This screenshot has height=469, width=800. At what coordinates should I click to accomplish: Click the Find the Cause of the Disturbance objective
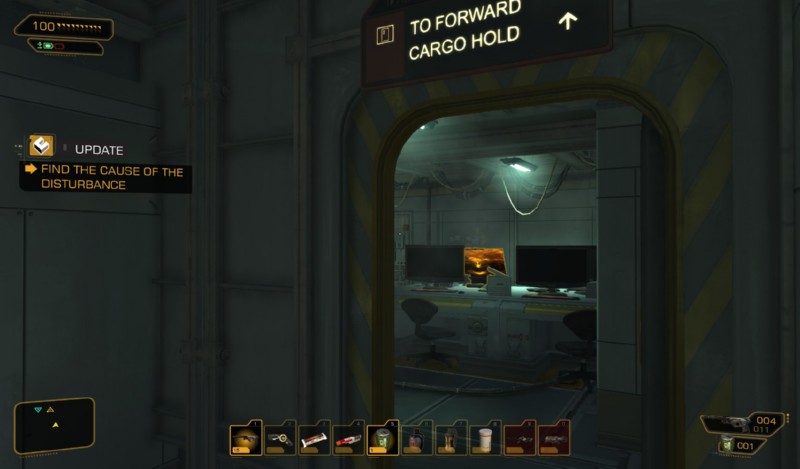[106, 178]
